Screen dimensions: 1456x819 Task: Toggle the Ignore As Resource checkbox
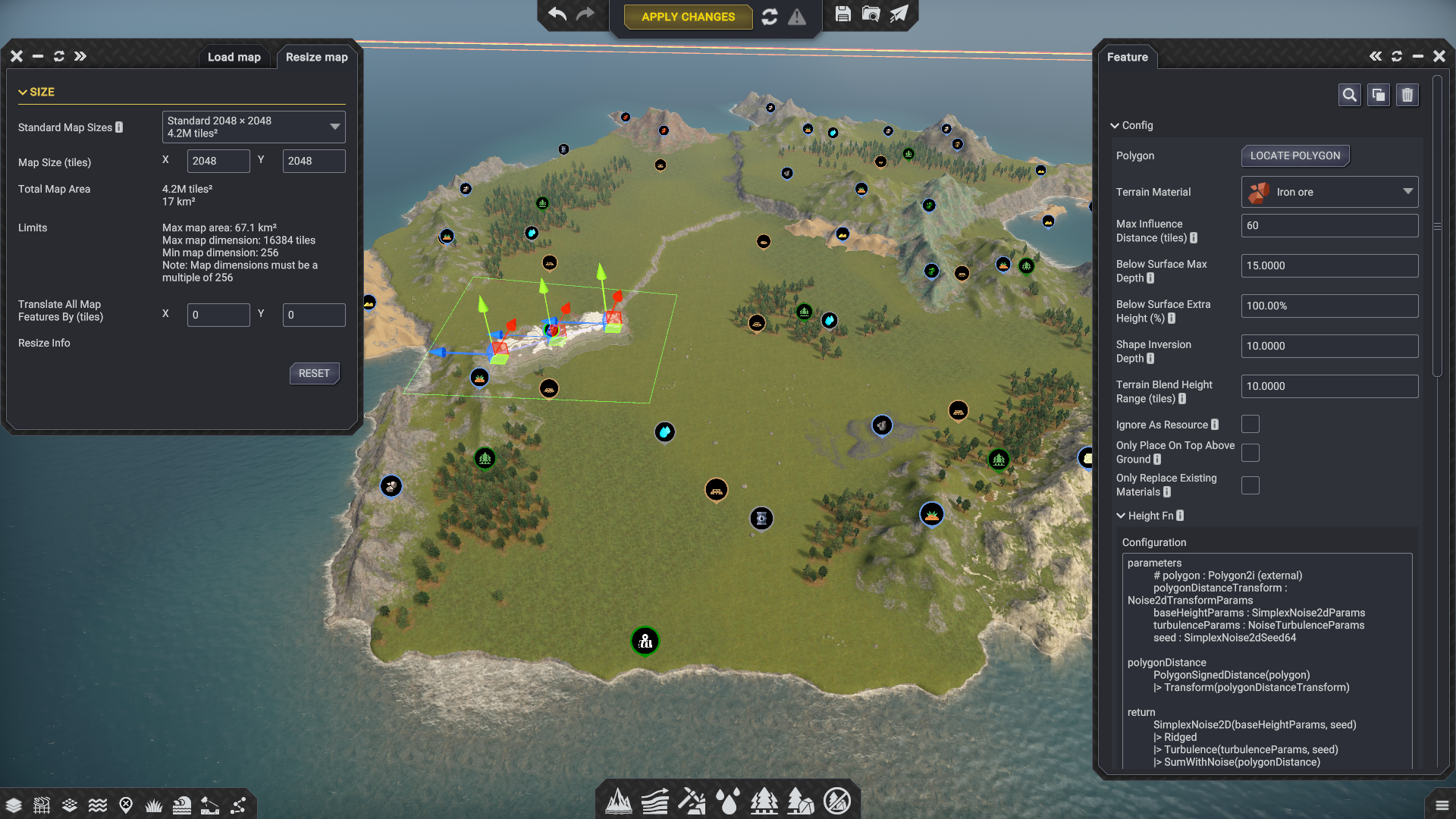coord(1250,425)
